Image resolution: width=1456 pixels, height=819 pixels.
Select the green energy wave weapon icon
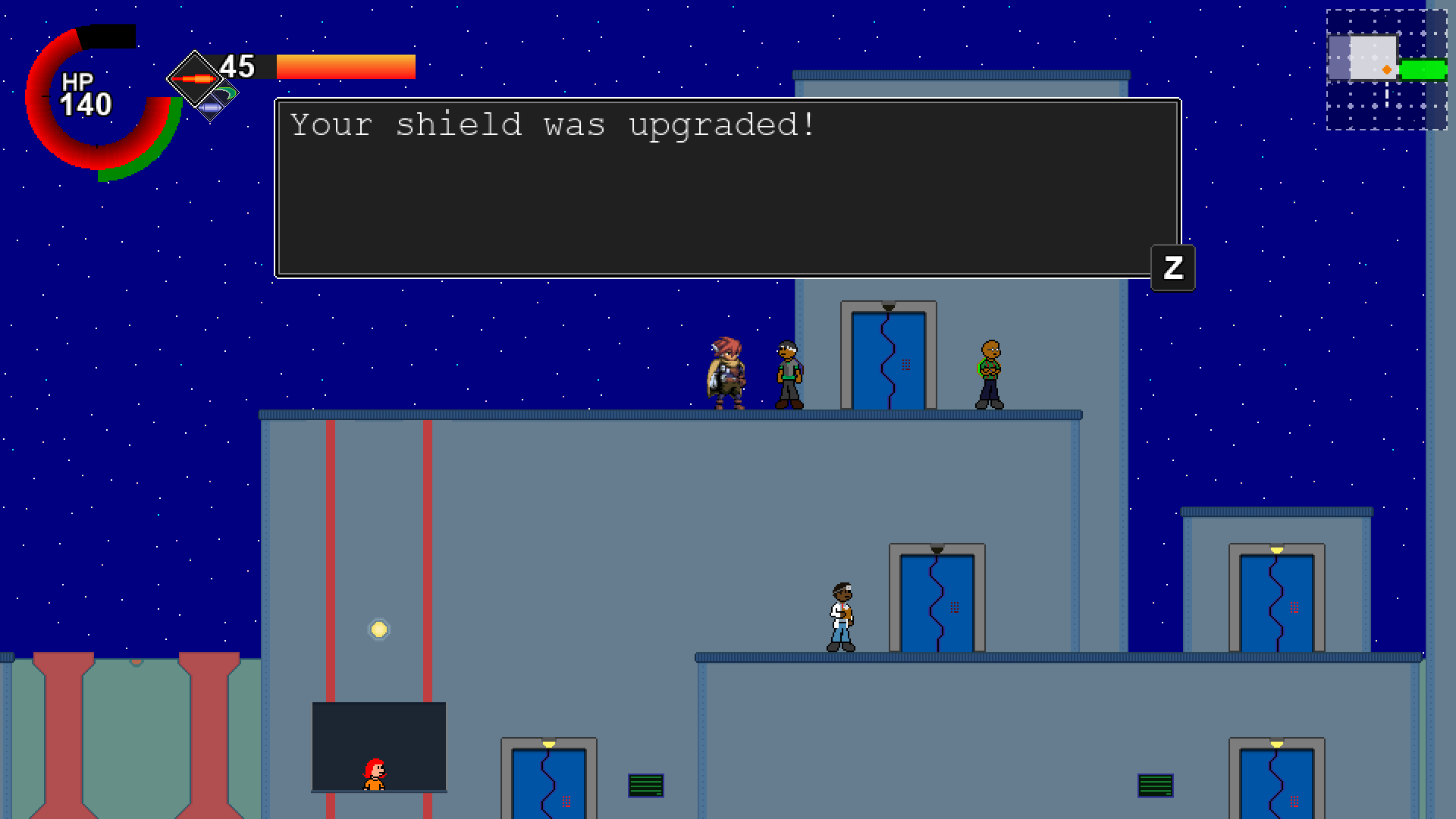(225, 91)
